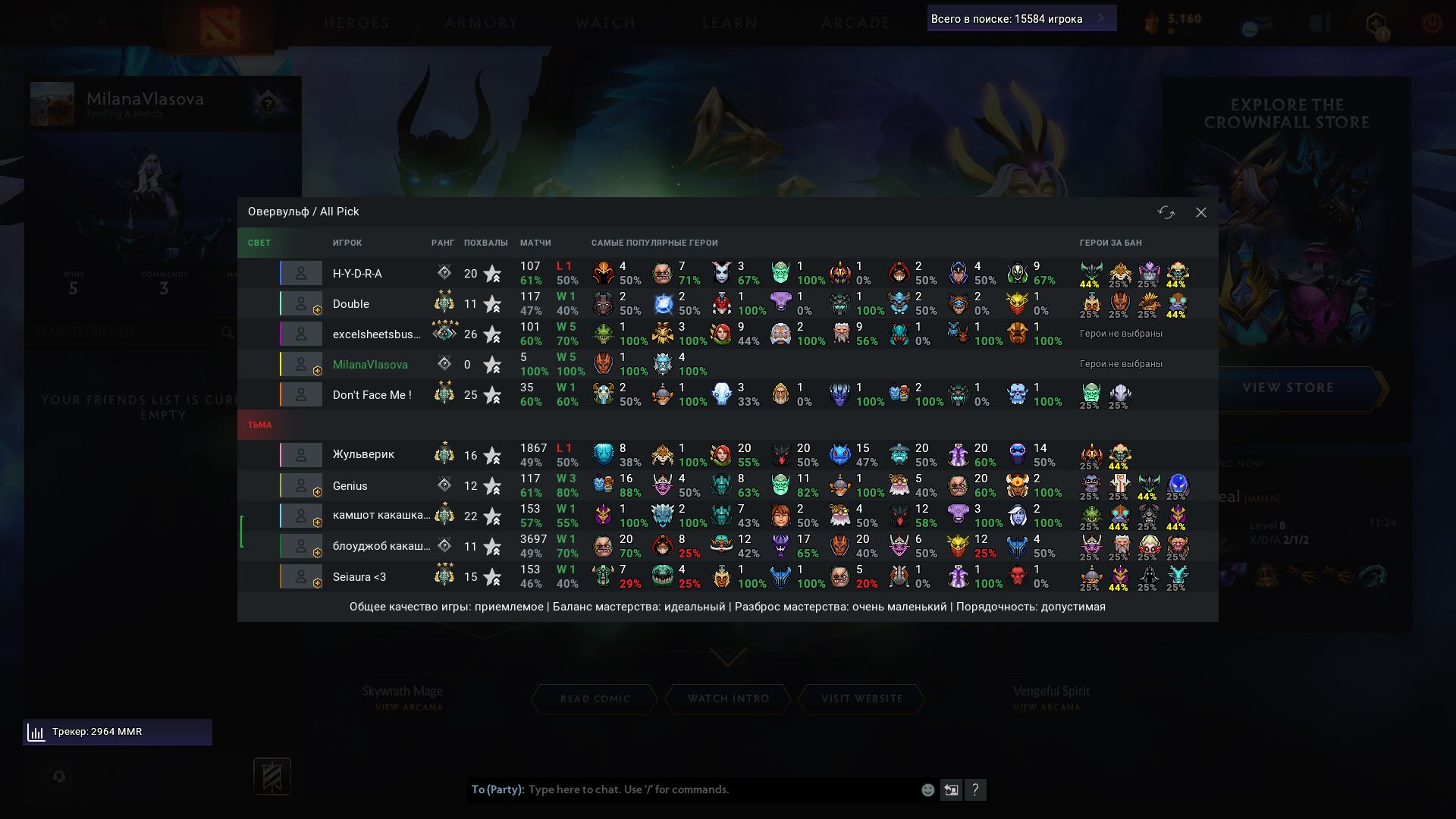Click VIEW ARCANA under Skywrath Mage

[x=408, y=706]
